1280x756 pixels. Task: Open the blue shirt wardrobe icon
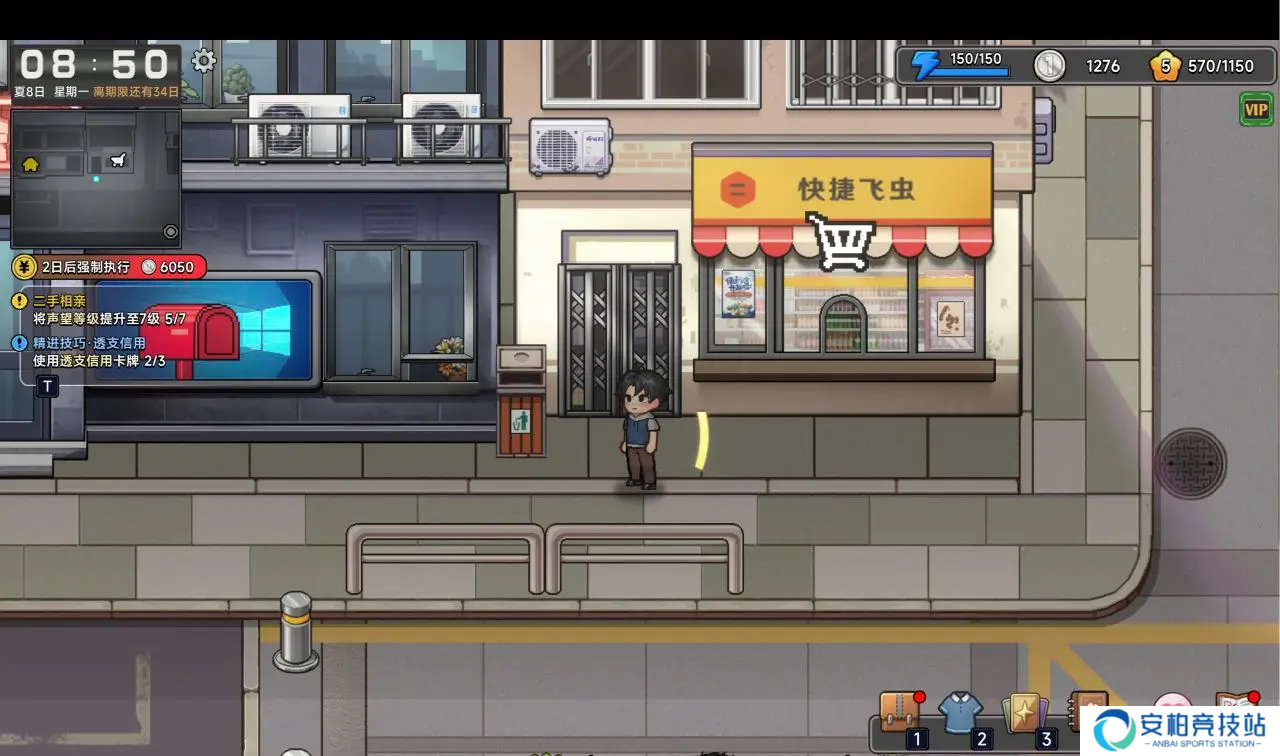pos(960,712)
